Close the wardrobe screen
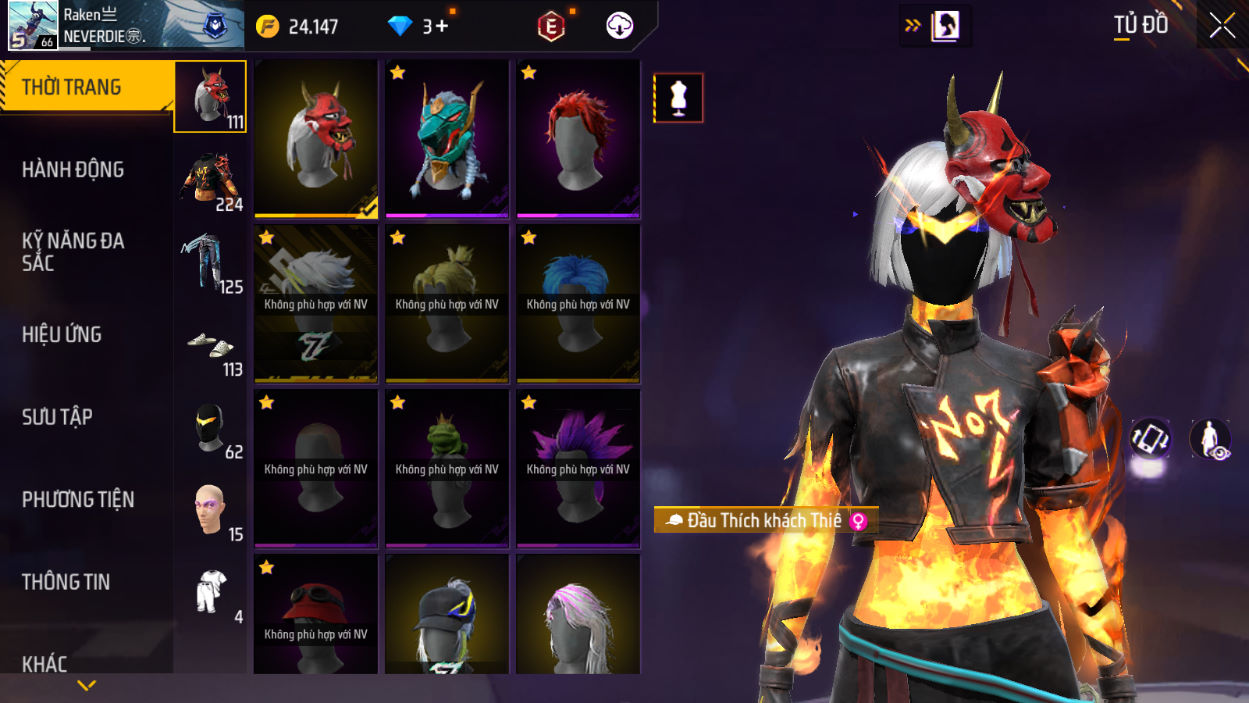Screen dimensions: 1249x703 click(x=1222, y=26)
